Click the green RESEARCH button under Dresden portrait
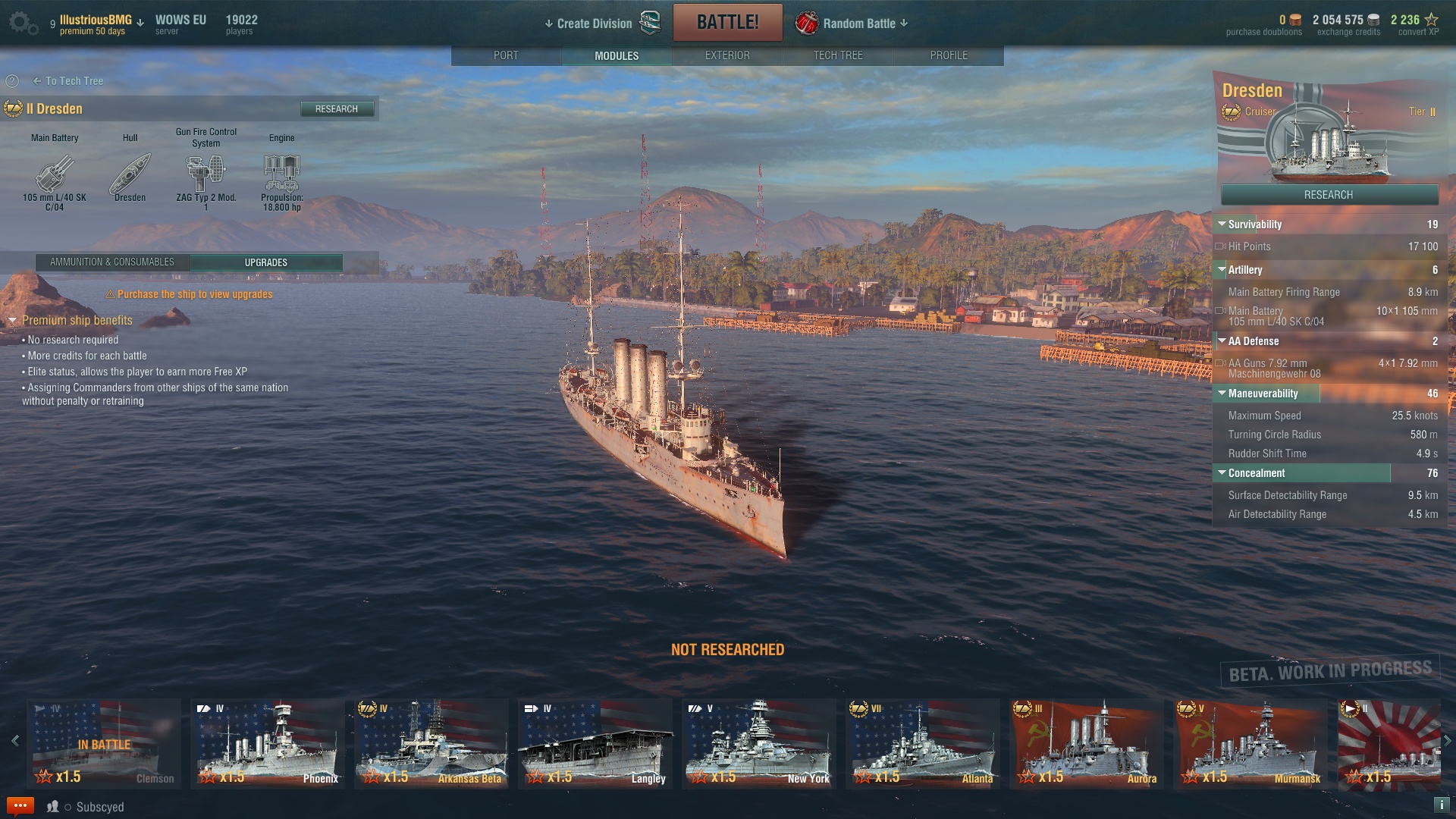This screenshot has width=1456, height=819. pos(1329,195)
